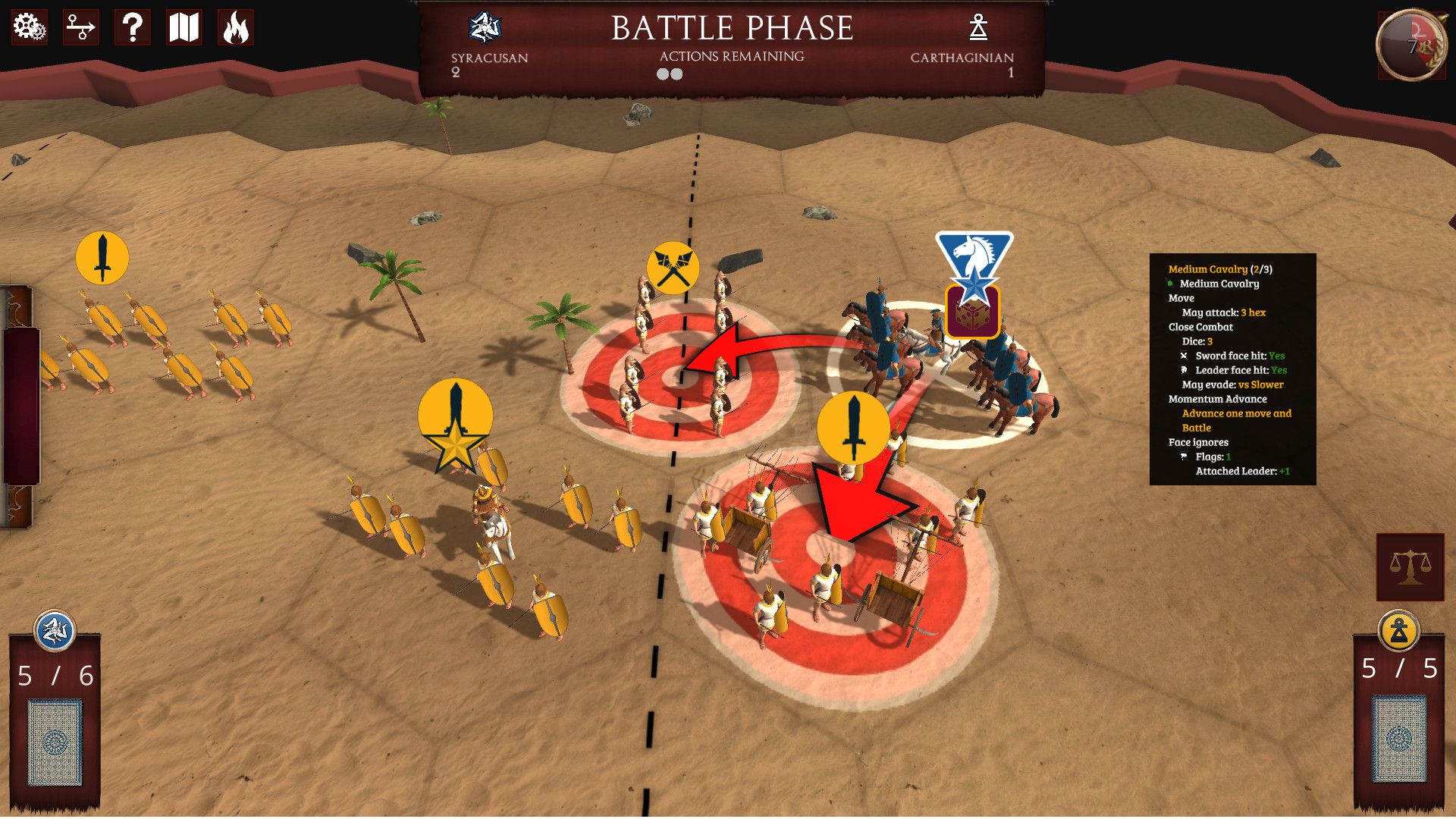Open the turn order flow icon
Viewport: 1456px width, 819px height.
click(80, 27)
